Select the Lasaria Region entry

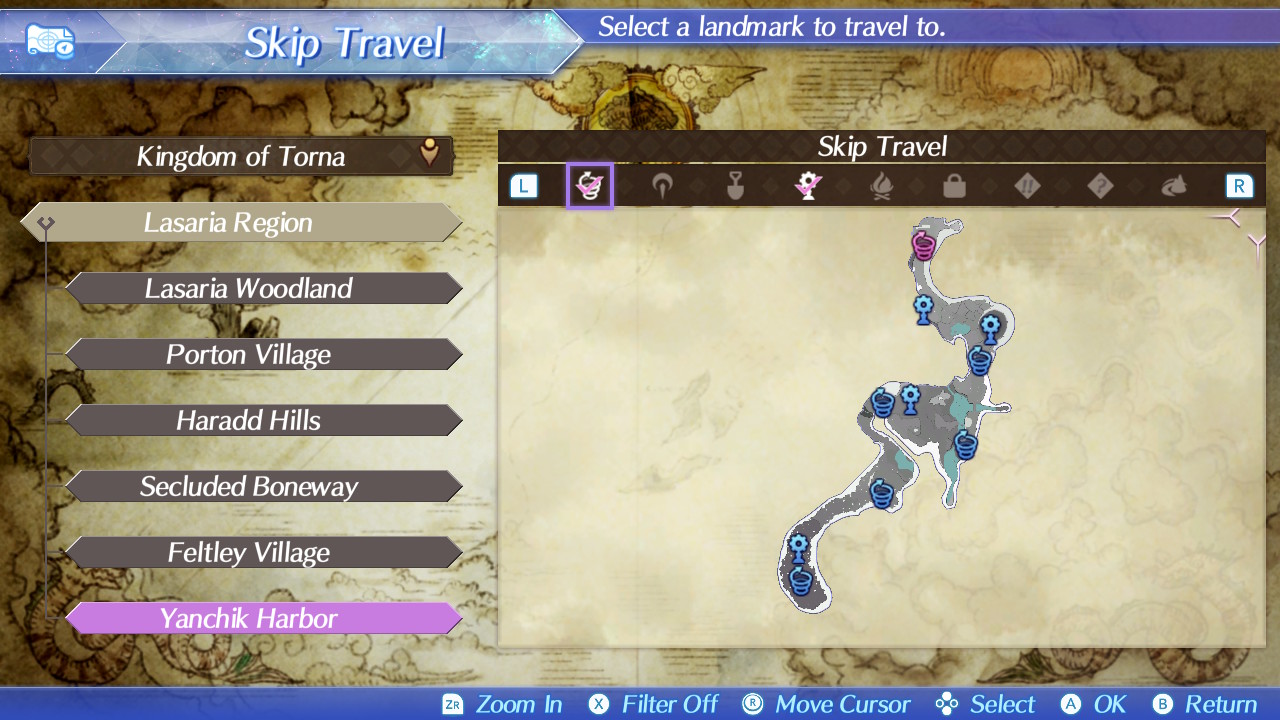pyautogui.click(x=240, y=222)
